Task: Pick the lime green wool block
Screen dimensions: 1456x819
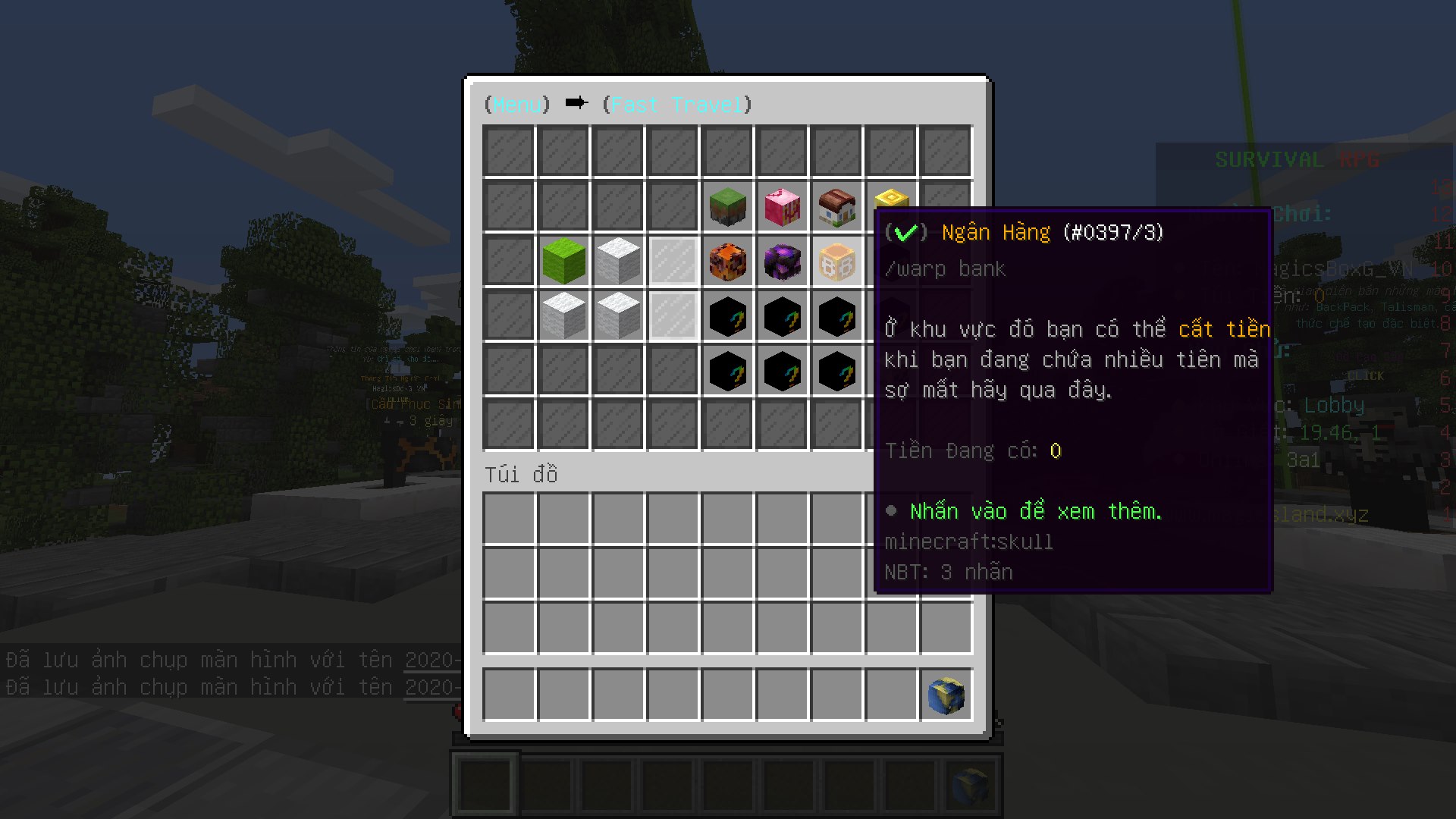Action: coord(563,261)
